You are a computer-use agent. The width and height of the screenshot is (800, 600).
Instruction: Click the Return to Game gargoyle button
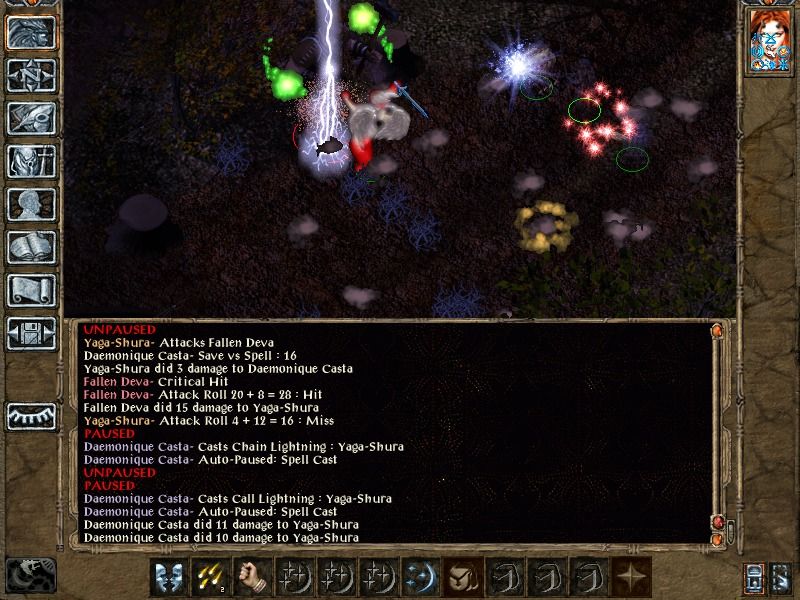pyautogui.click(x=31, y=32)
